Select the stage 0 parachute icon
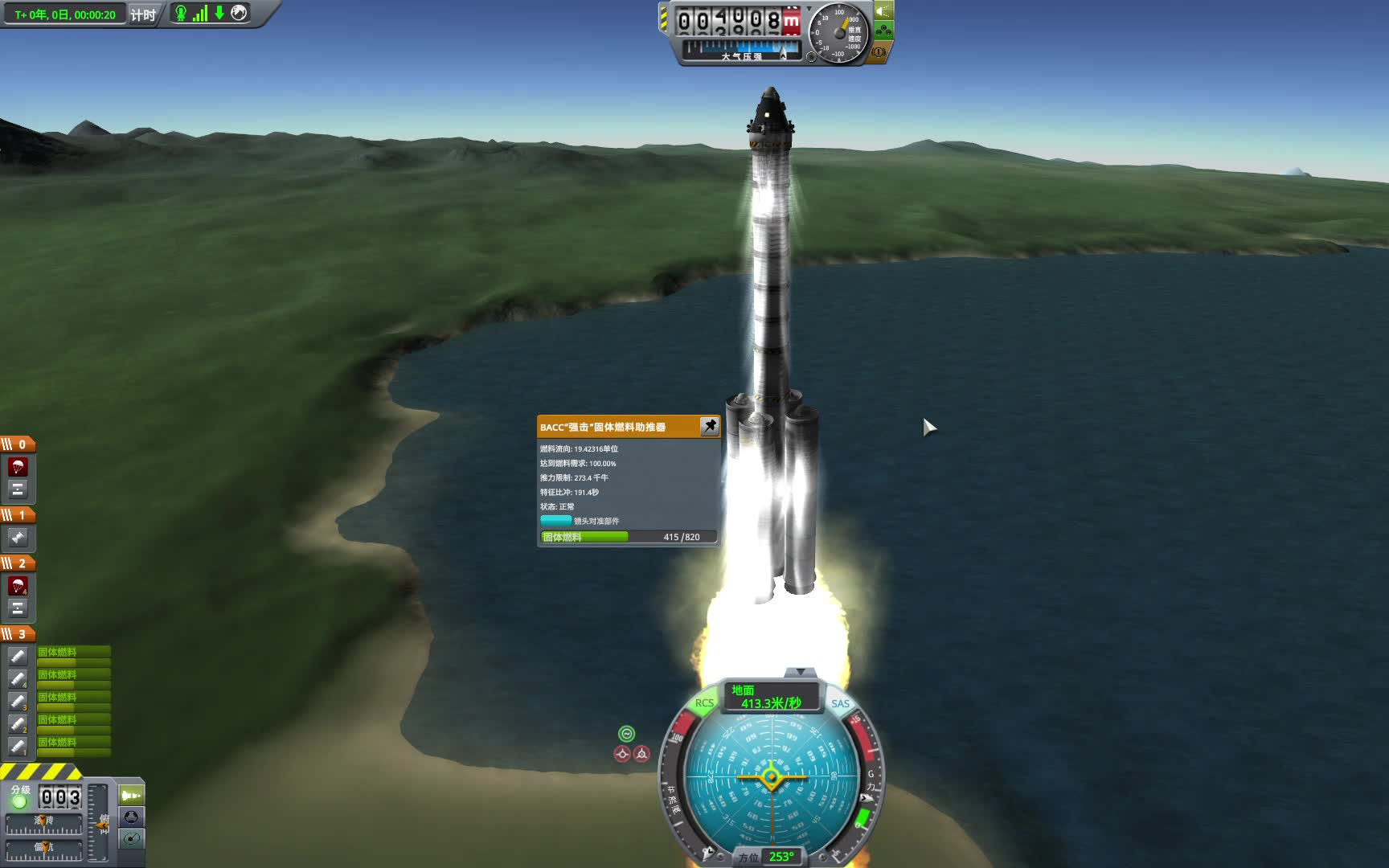The width and height of the screenshot is (1389, 868). coord(18,466)
